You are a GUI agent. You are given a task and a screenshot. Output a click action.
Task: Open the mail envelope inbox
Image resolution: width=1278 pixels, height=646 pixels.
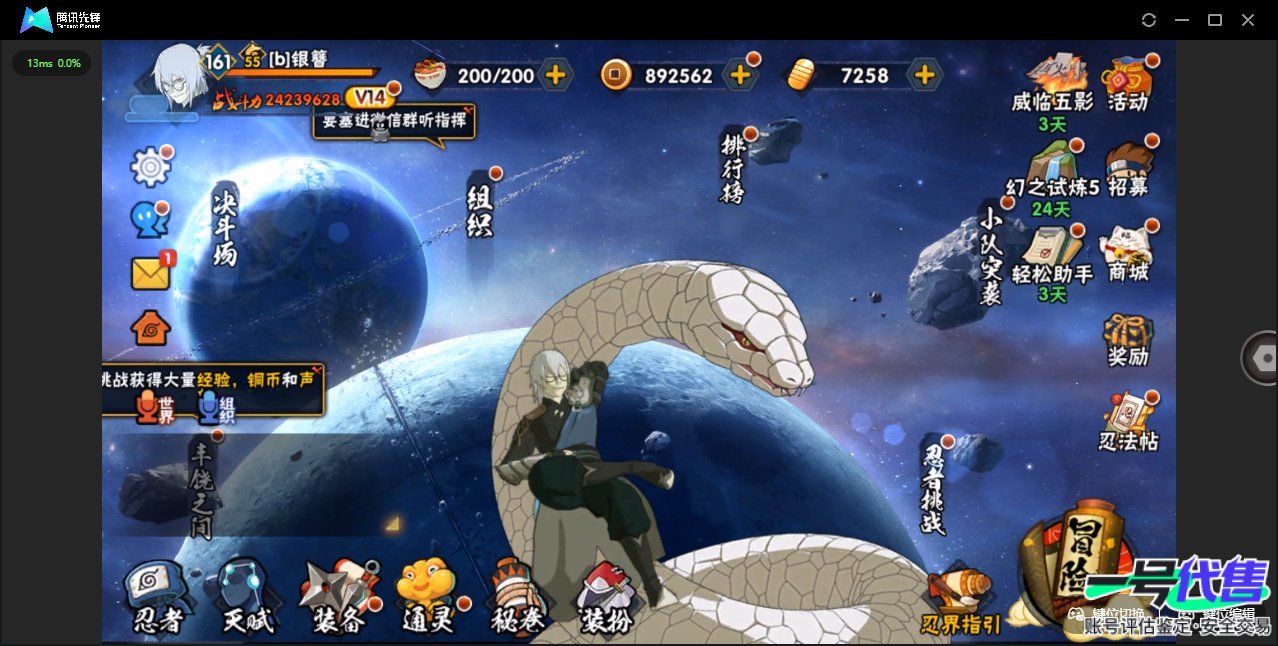tap(150, 273)
